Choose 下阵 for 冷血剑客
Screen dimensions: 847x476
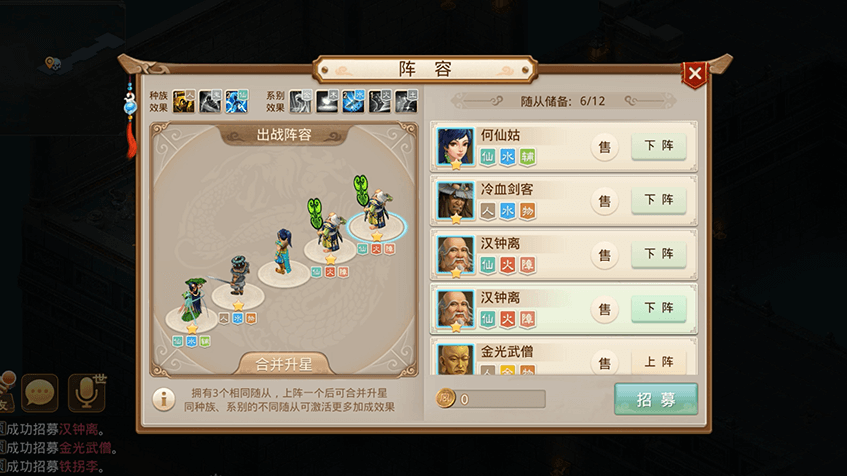pyautogui.click(x=658, y=200)
